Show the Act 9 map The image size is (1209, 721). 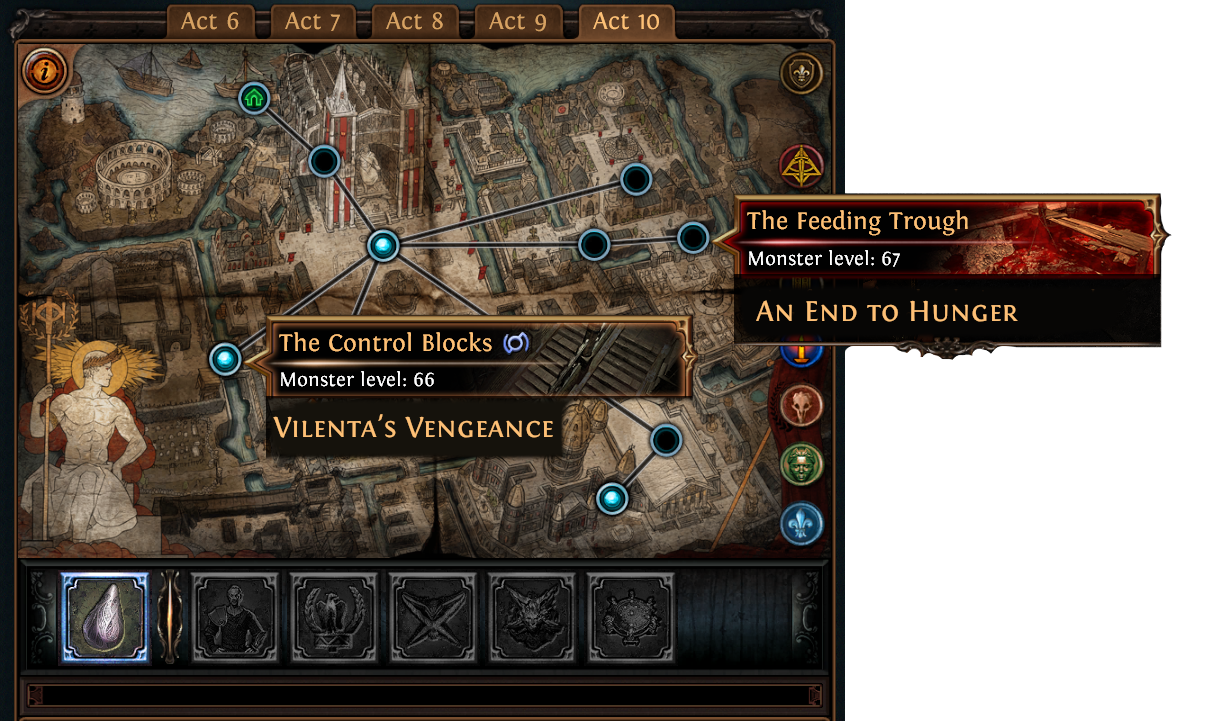(517, 22)
